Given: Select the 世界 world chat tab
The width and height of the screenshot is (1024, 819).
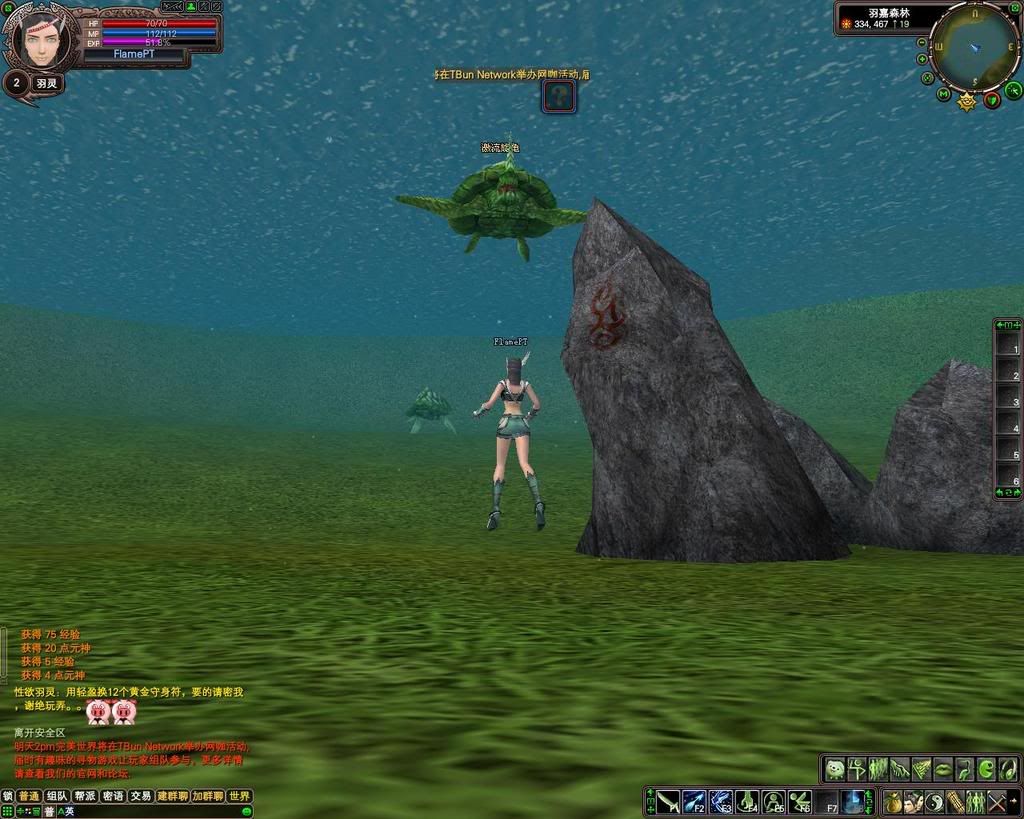Looking at the screenshot, I should (239, 796).
